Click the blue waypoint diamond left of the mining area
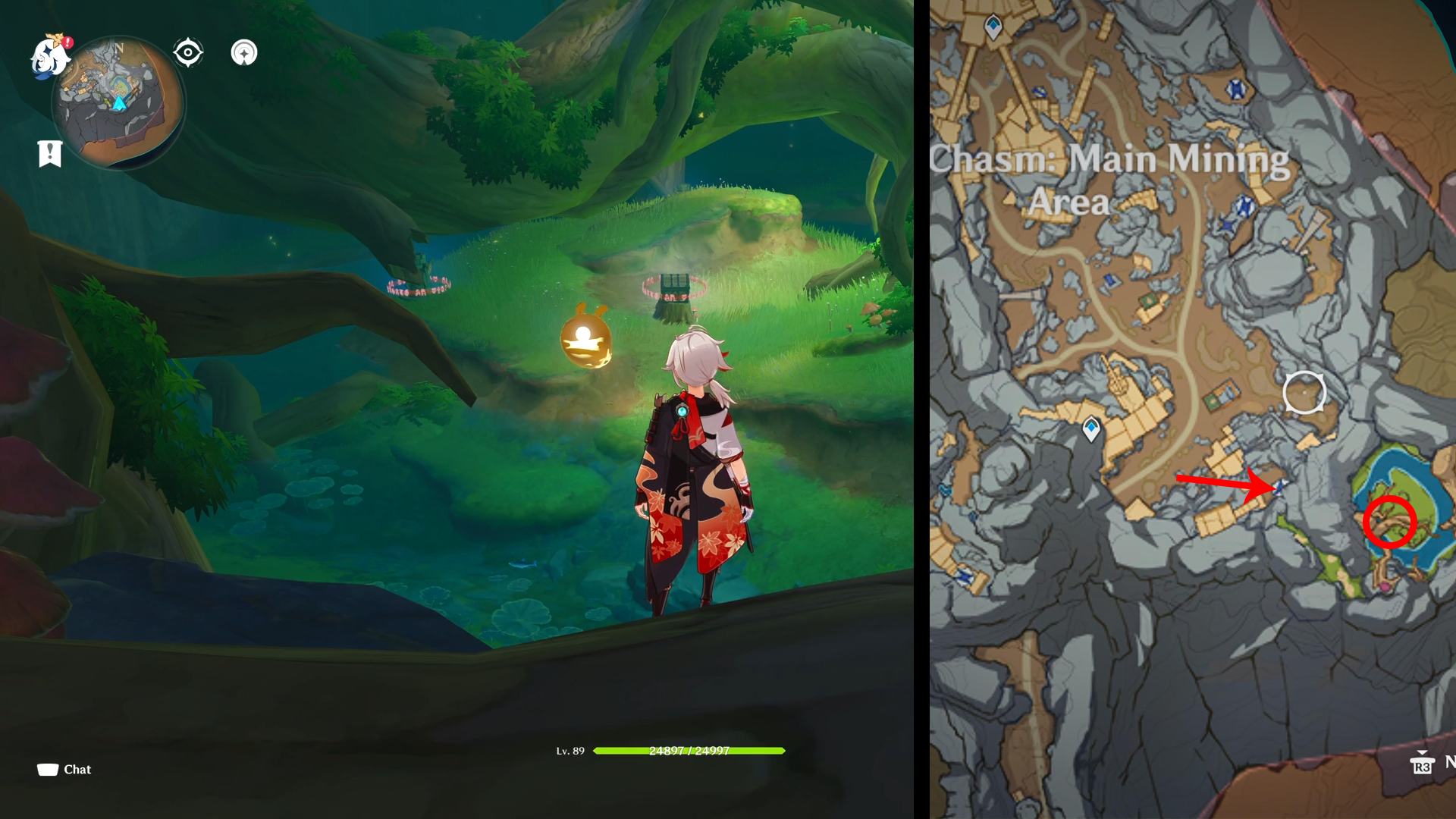This screenshot has height=819, width=1456. pos(1090,428)
